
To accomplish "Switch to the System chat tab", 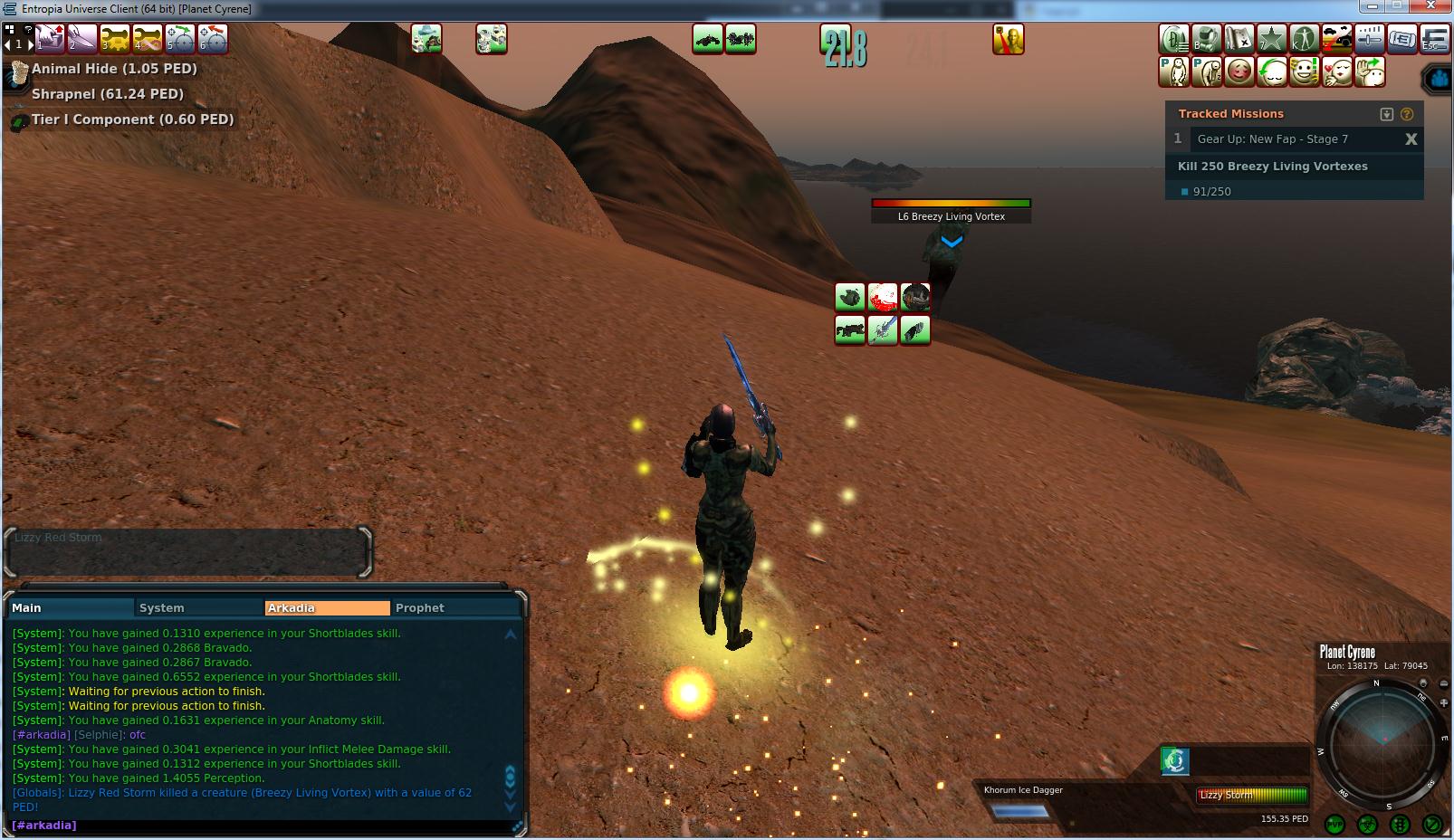I will pyautogui.click(x=197, y=608).
